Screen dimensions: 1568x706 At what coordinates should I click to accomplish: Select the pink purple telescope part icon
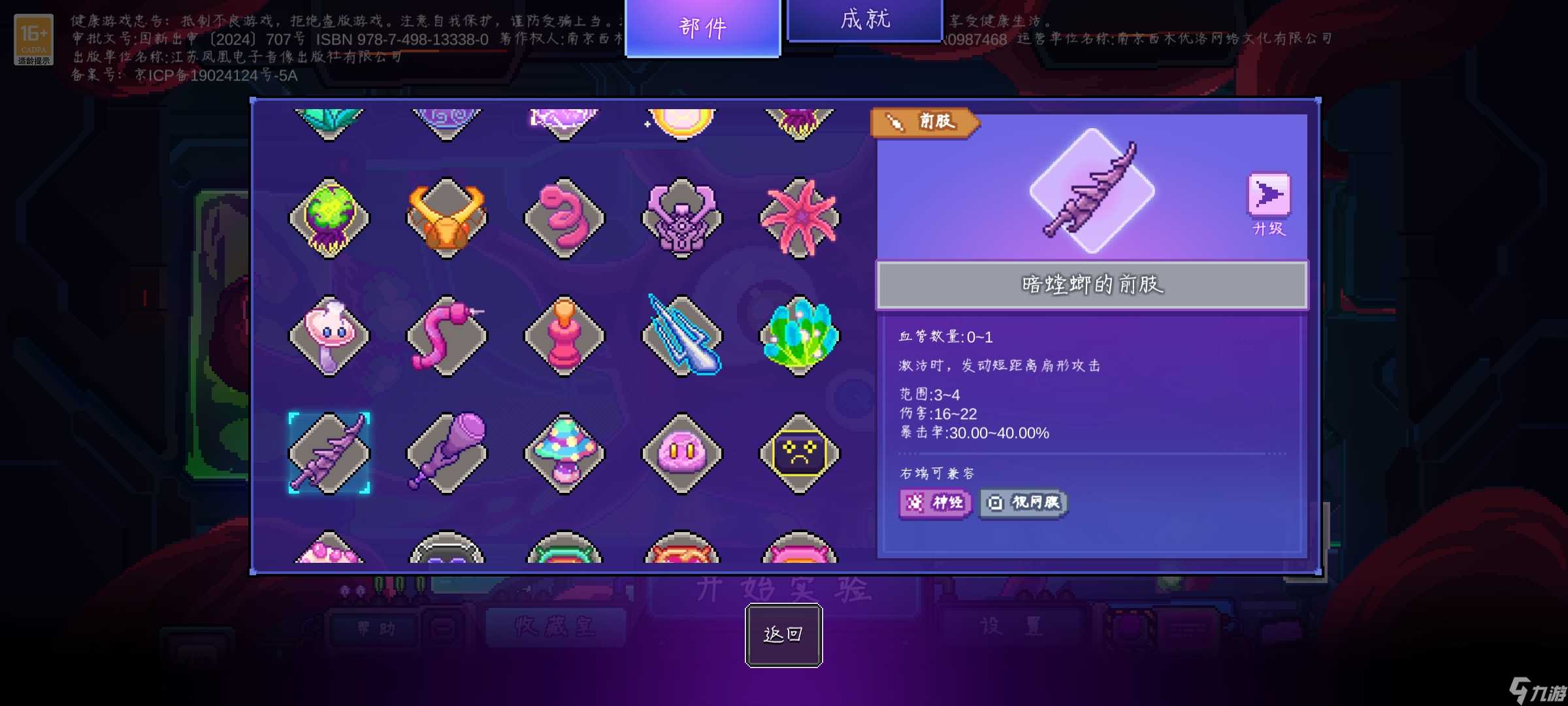[448, 453]
